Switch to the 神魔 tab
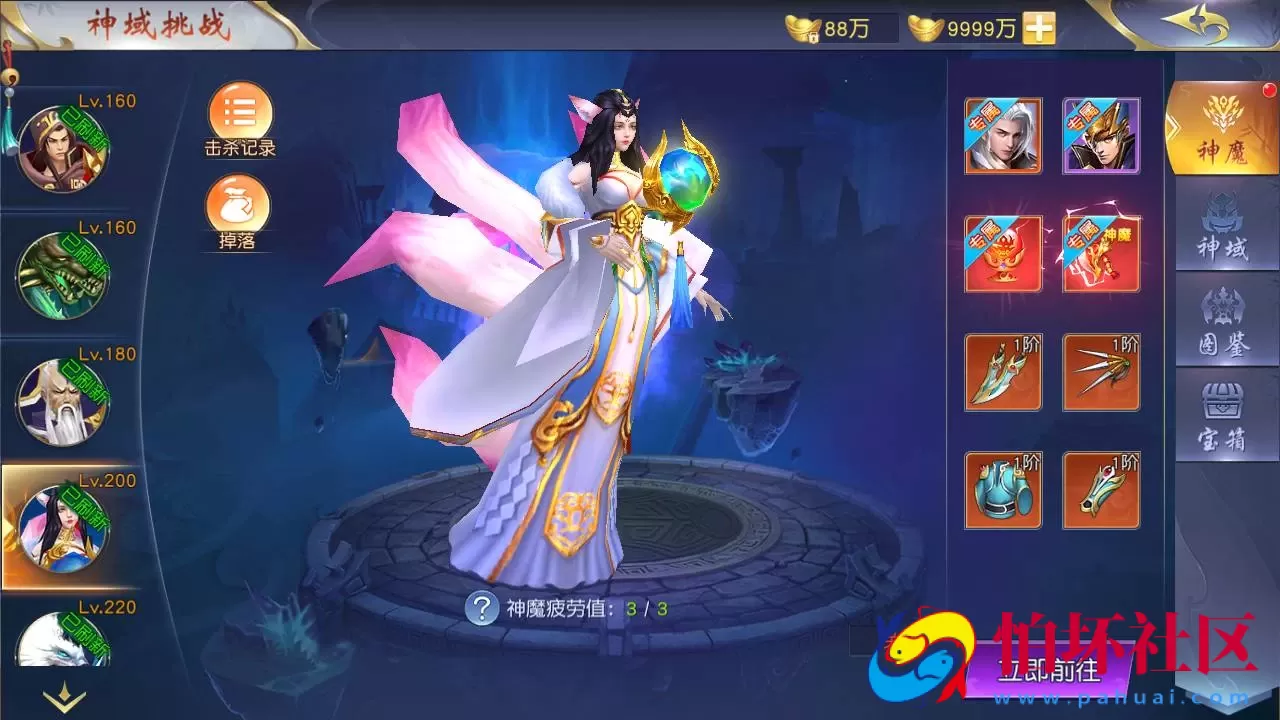The height and width of the screenshot is (720, 1280). pos(1222,128)
